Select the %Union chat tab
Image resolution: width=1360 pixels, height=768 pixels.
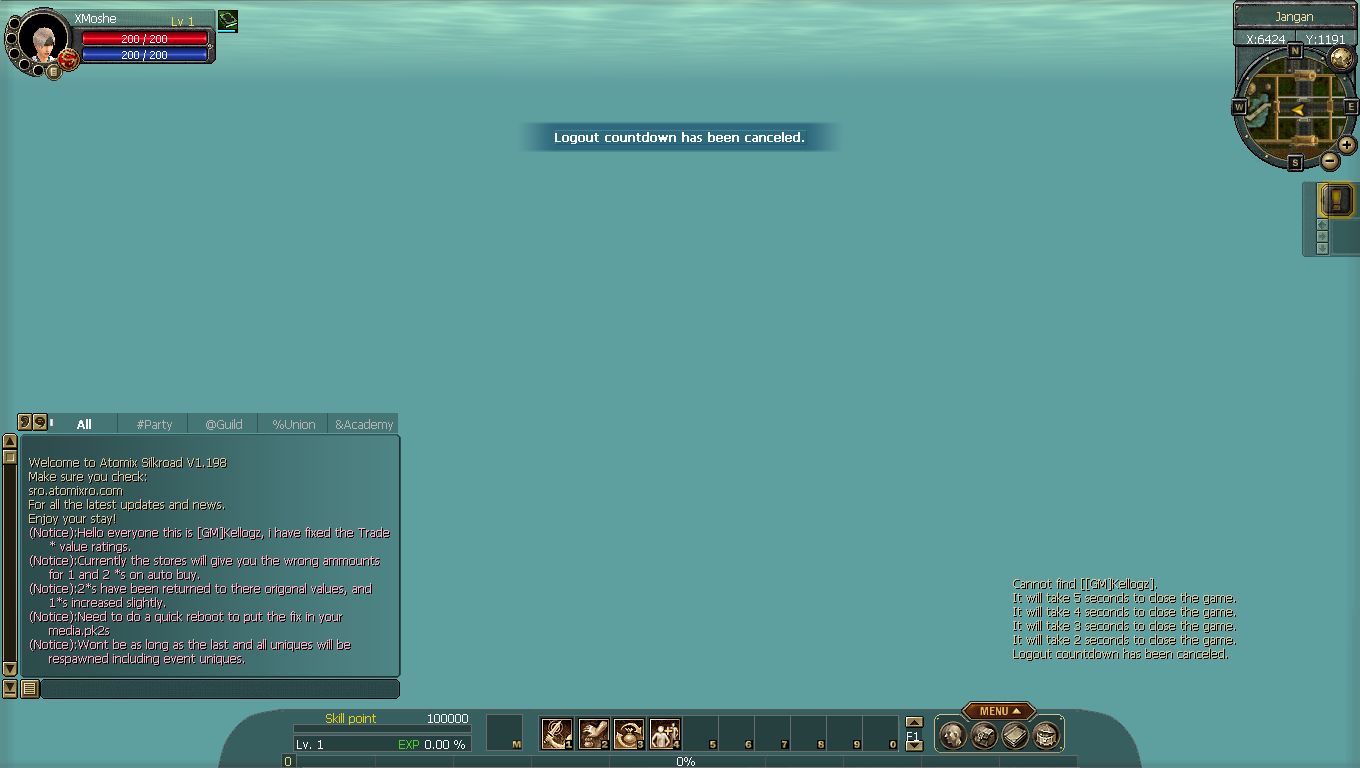coord(294,424)
